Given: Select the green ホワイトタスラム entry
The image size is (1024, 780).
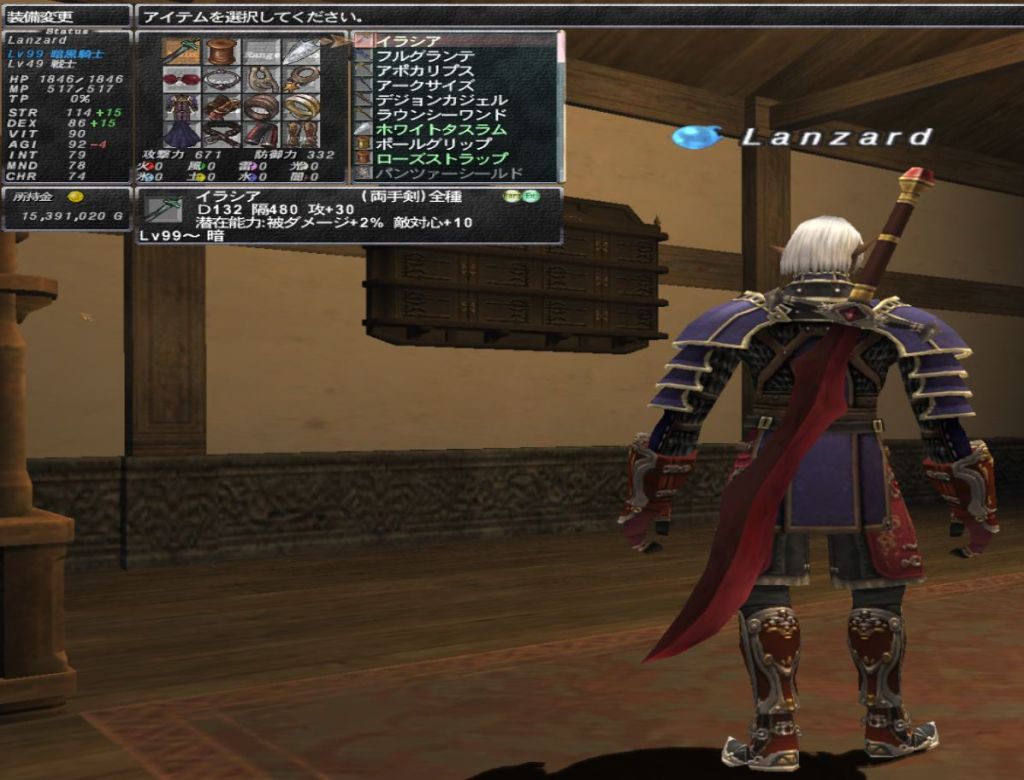Looking at the screenshot, I should coord(441,129).
